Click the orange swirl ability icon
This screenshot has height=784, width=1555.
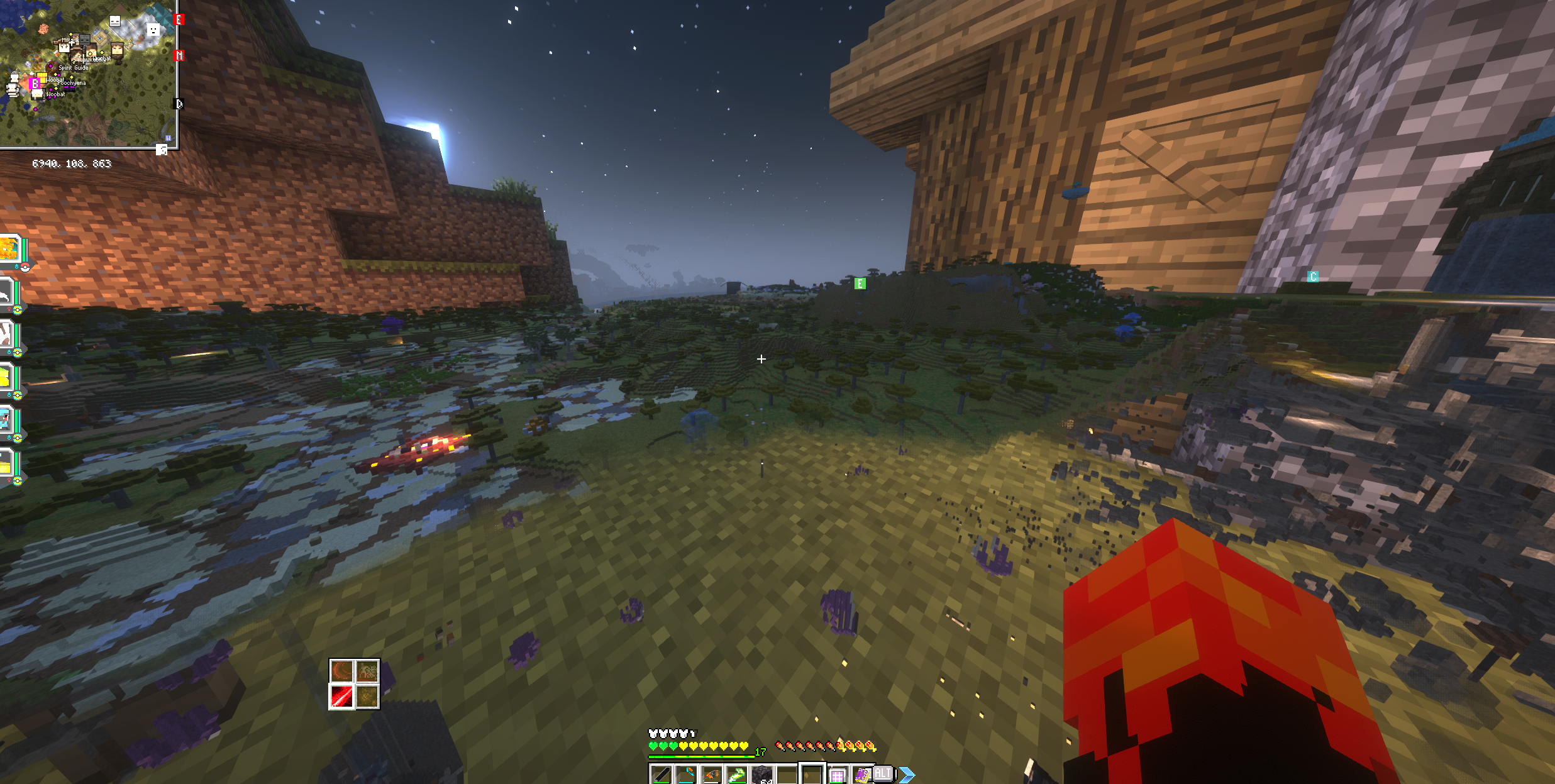(341, 671)
